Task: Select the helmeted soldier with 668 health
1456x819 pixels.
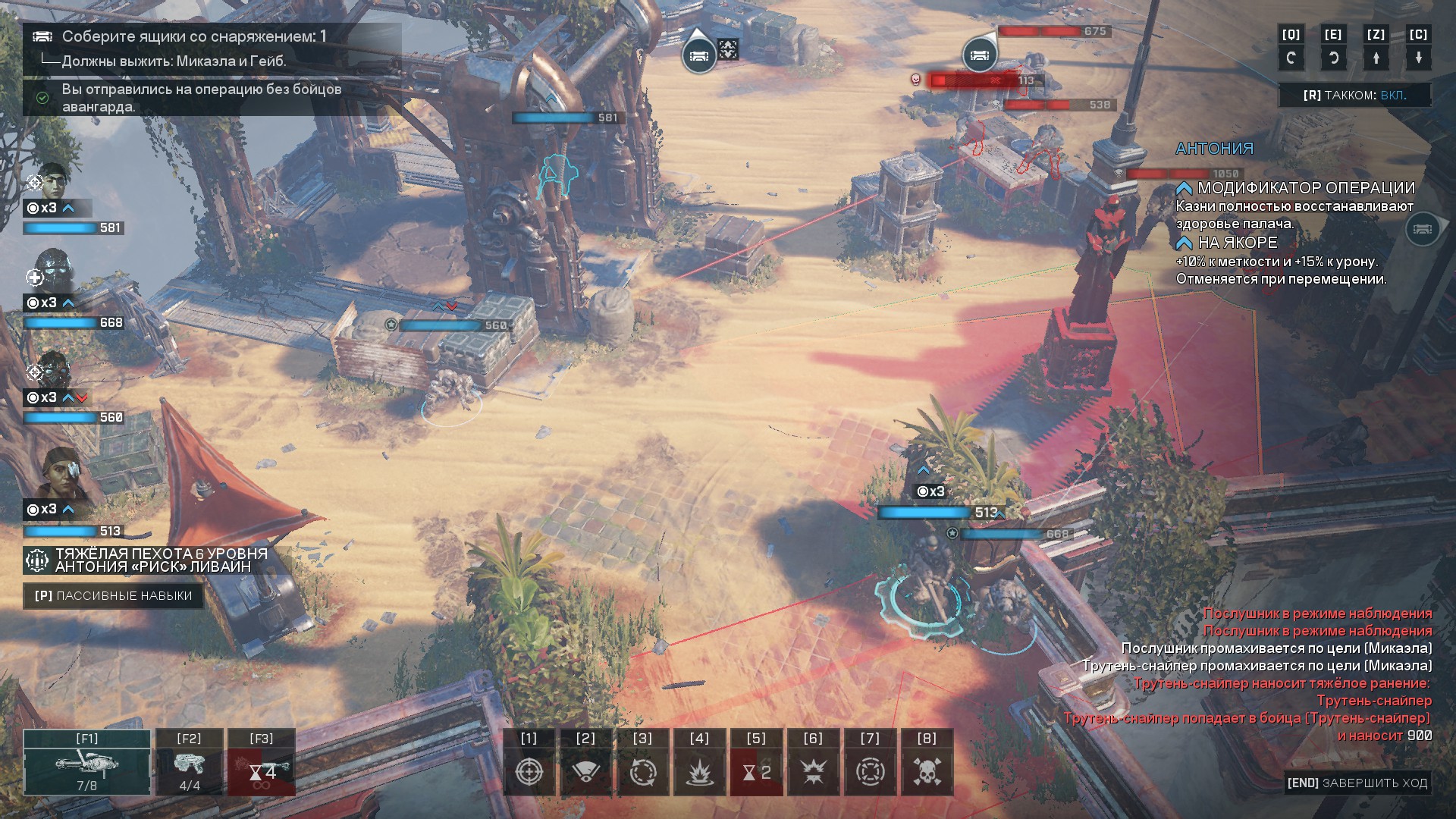Action: click(52, 271)
